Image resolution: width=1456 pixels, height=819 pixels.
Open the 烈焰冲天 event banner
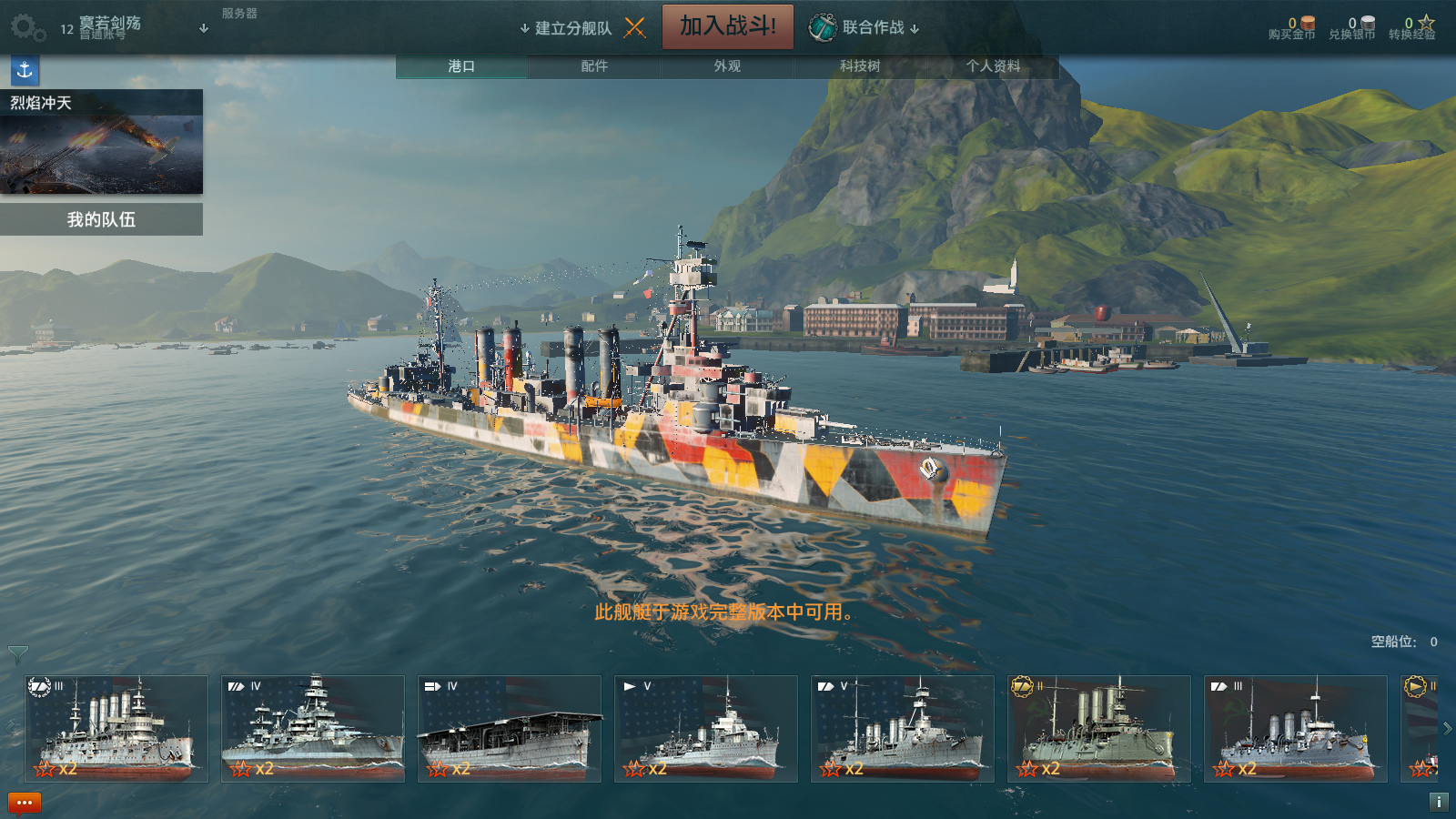click(x=101, y=142)
